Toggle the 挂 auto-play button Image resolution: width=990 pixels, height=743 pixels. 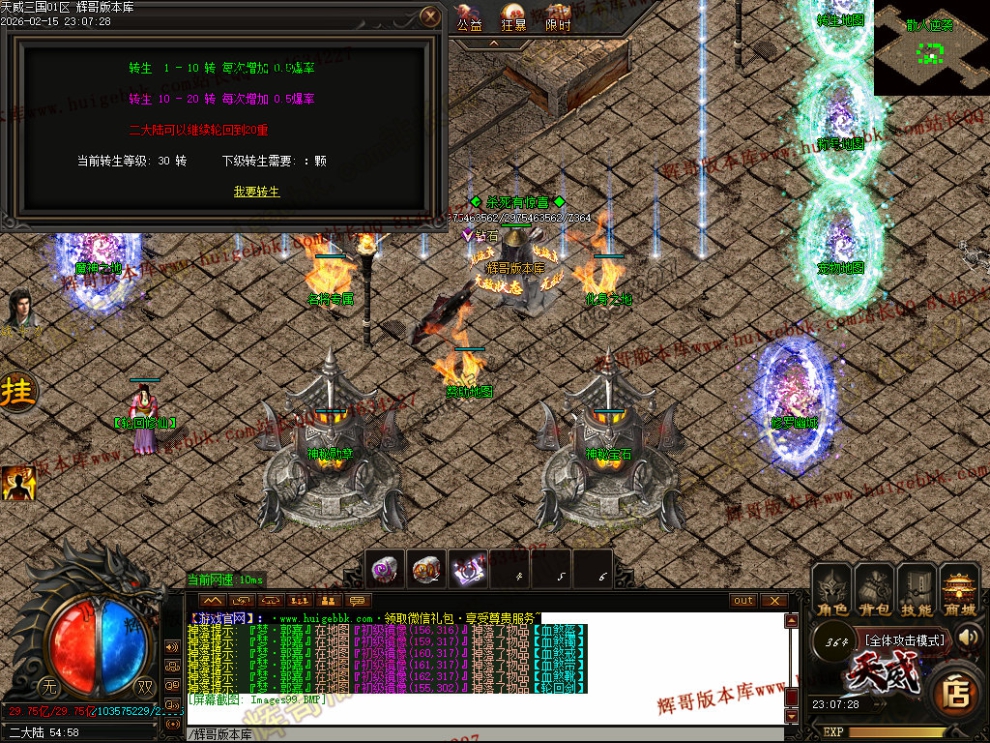click(x=17, y=392)
